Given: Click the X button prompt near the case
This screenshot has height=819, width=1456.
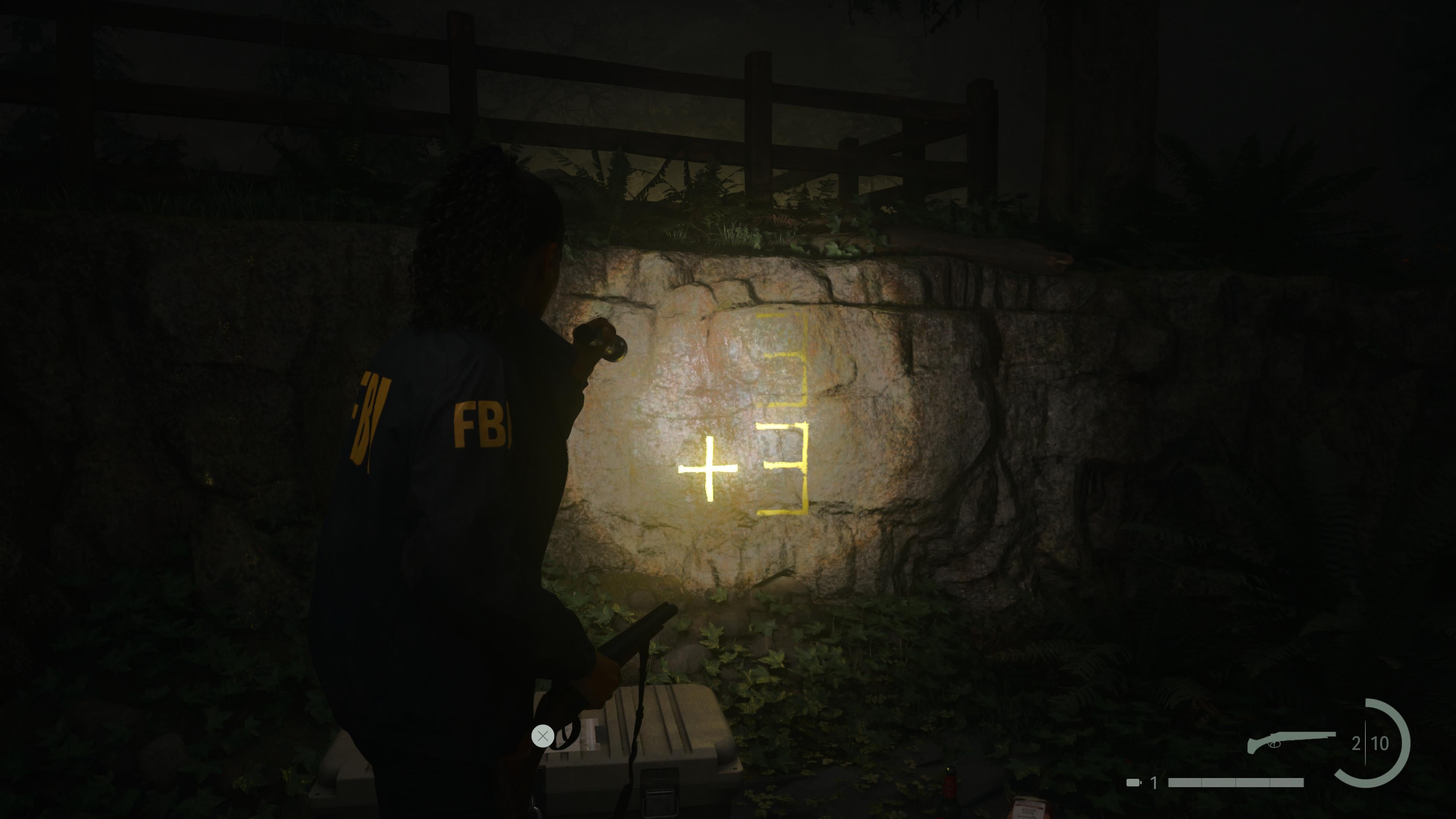Looking at the screenshot, I should [543, 736].
